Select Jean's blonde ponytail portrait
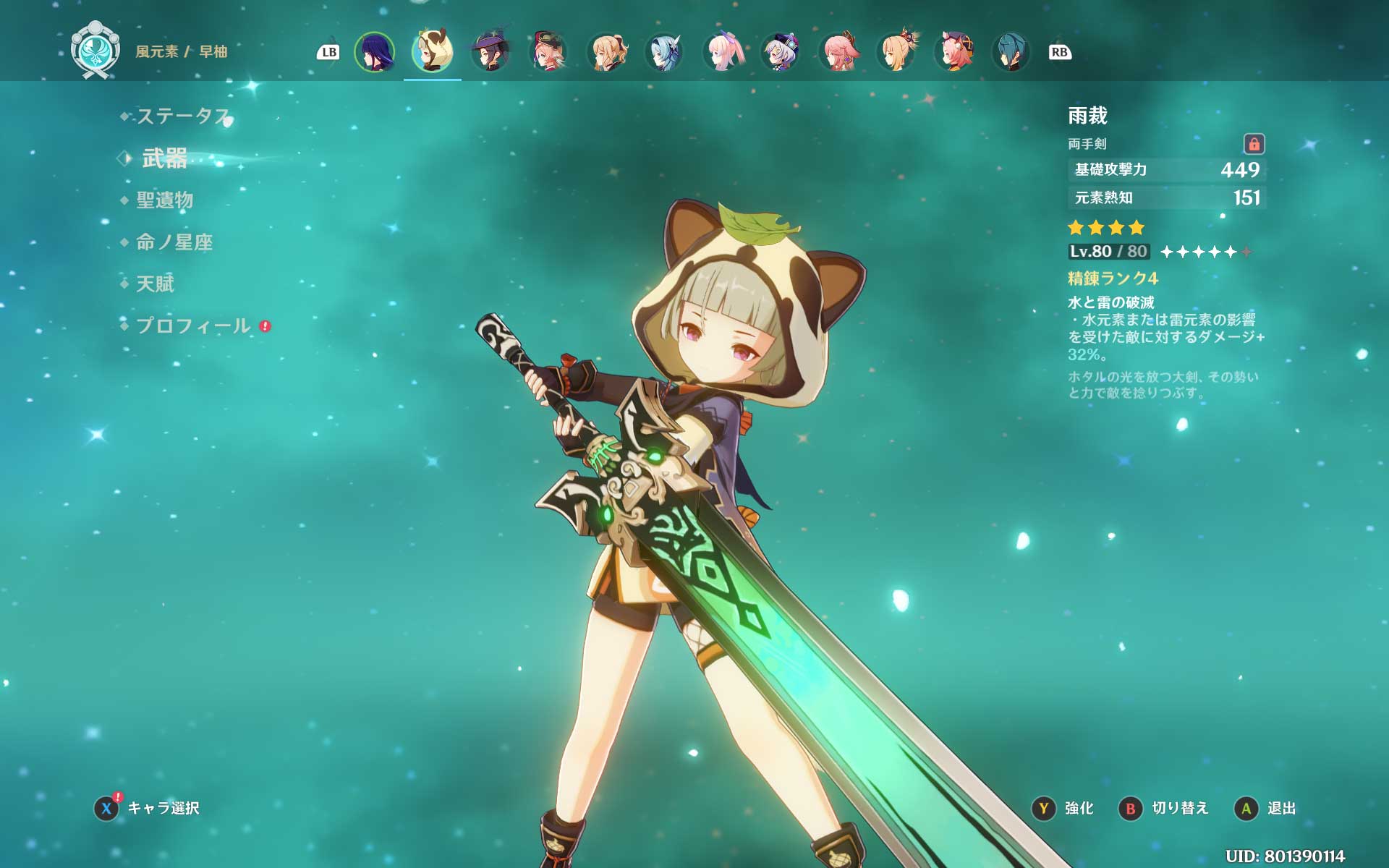This screenshot has height=868, width=1389. pos(606,52)
